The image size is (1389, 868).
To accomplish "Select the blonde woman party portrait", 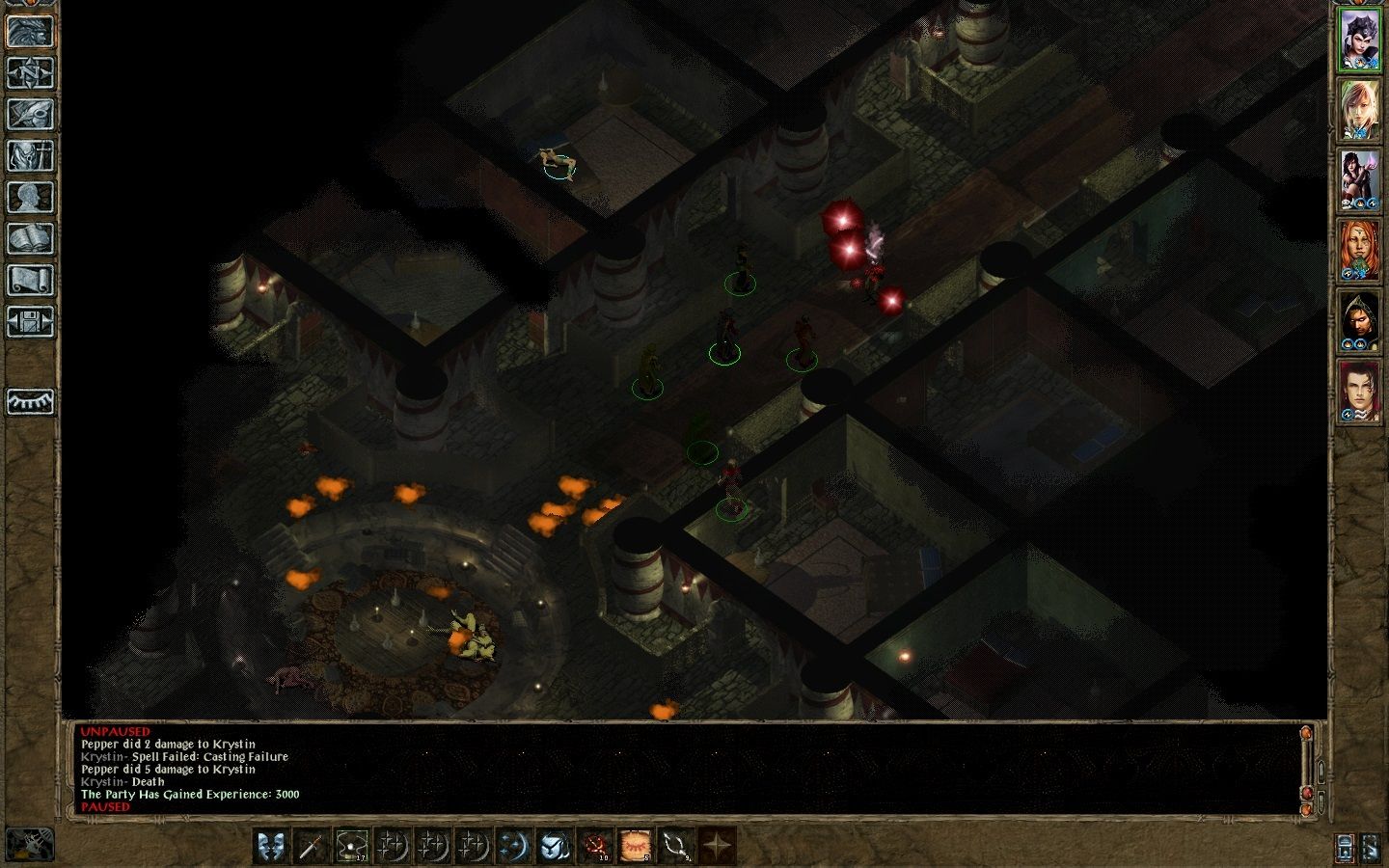I will coord(1359,111).
